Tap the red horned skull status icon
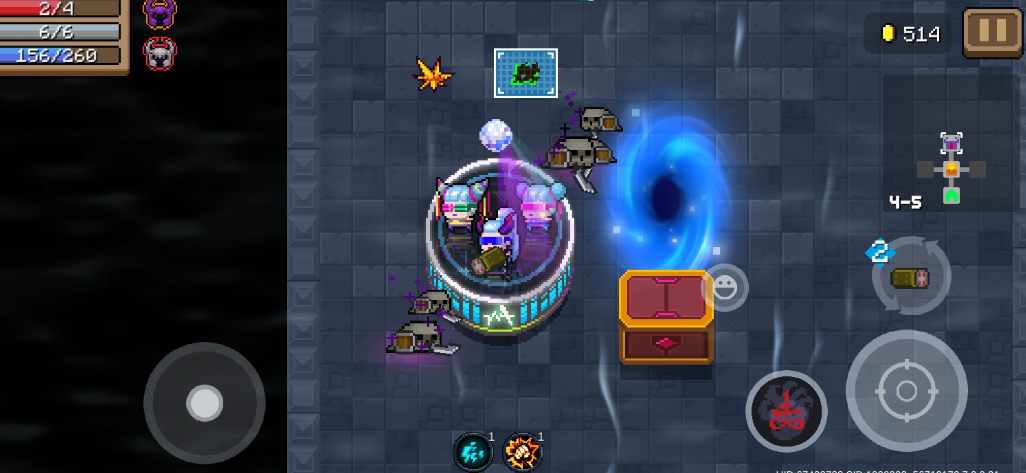Viewport: 1026px width, 473px height. pos(159,51)
